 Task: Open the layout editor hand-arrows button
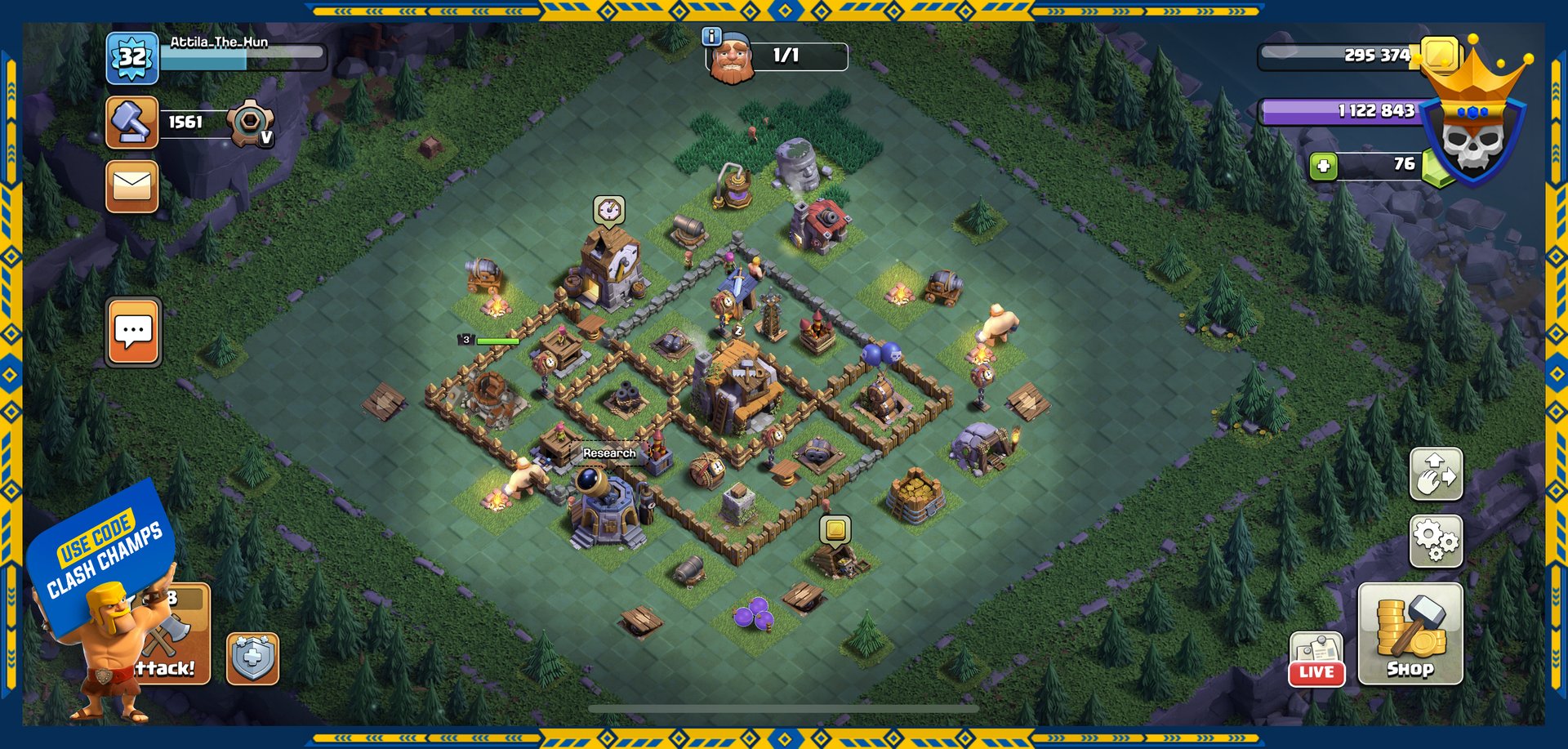point(1436,474)
